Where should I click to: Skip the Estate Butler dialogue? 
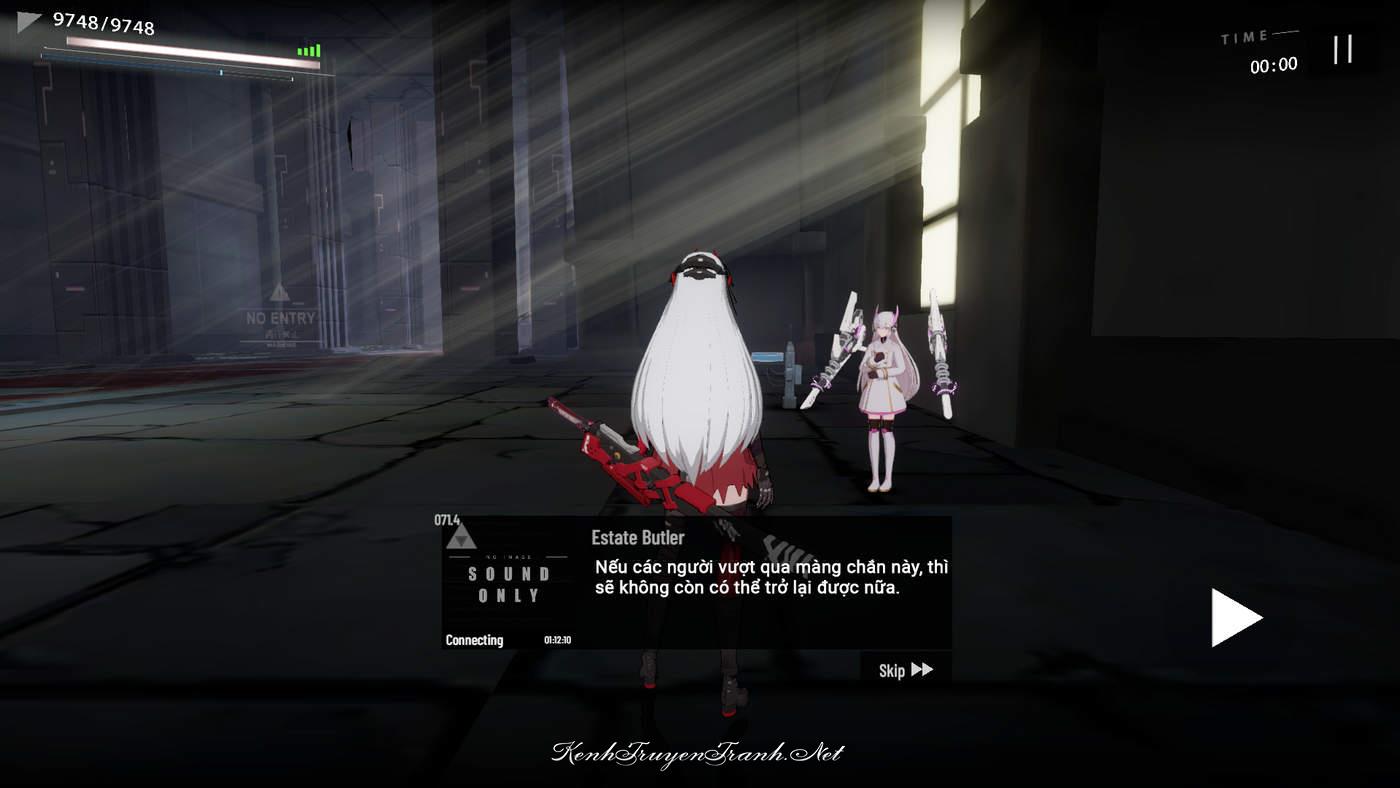905,670
